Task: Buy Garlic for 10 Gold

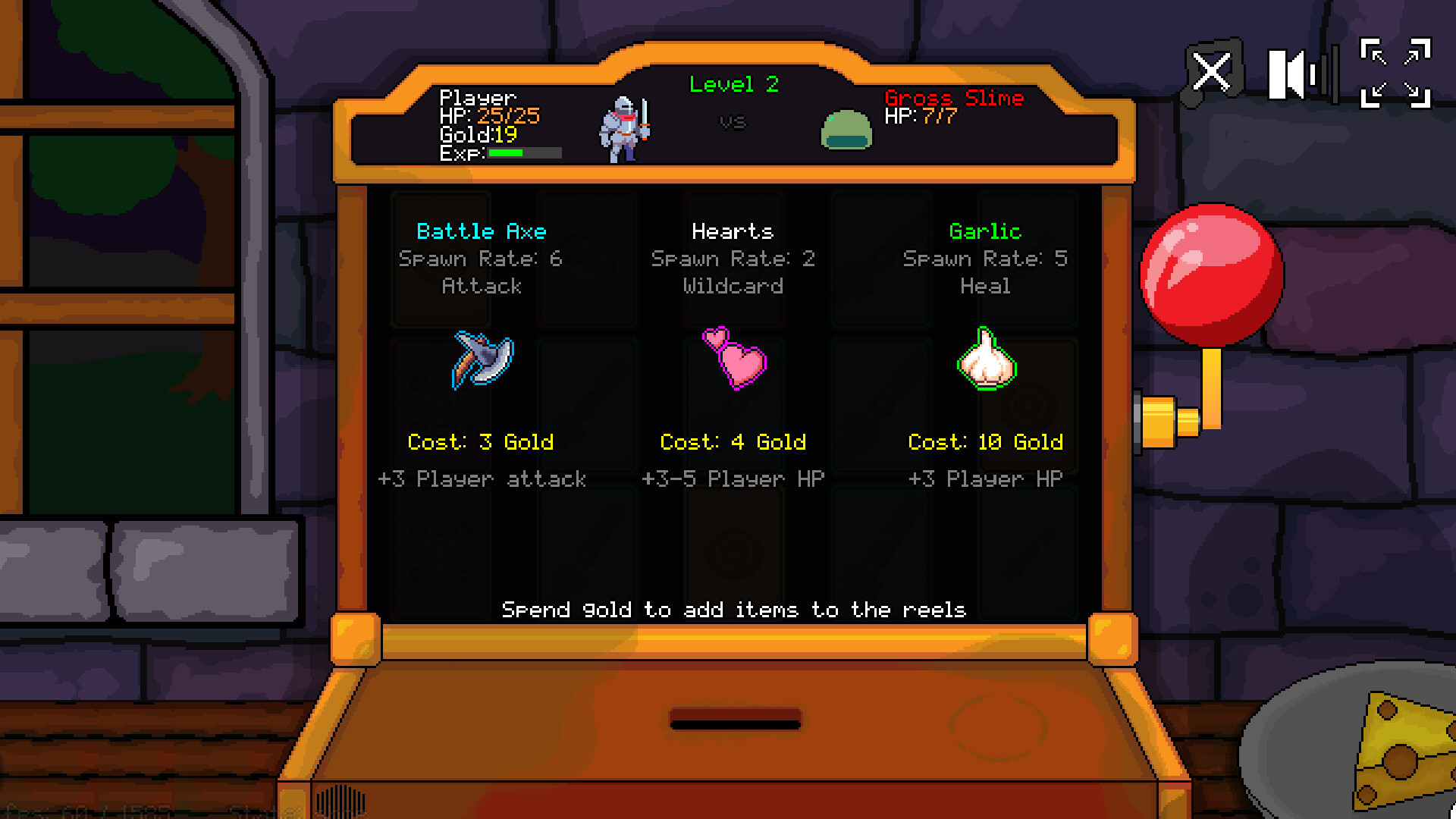Action: [985, 442]
